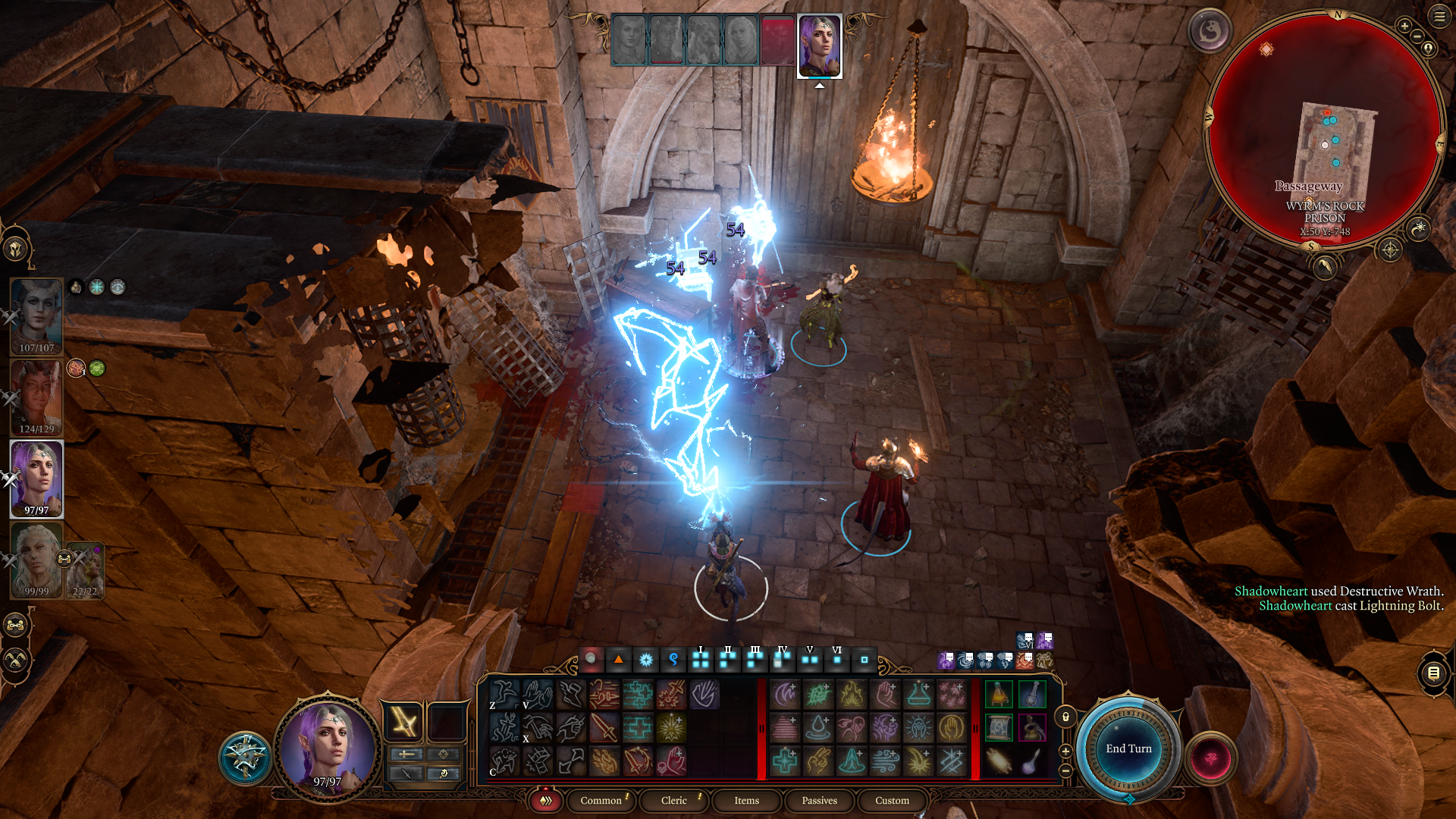Toggle the hotbar lock padlock button
The width and height of the screenshot is (1456, 819).
coord(1065,717)
